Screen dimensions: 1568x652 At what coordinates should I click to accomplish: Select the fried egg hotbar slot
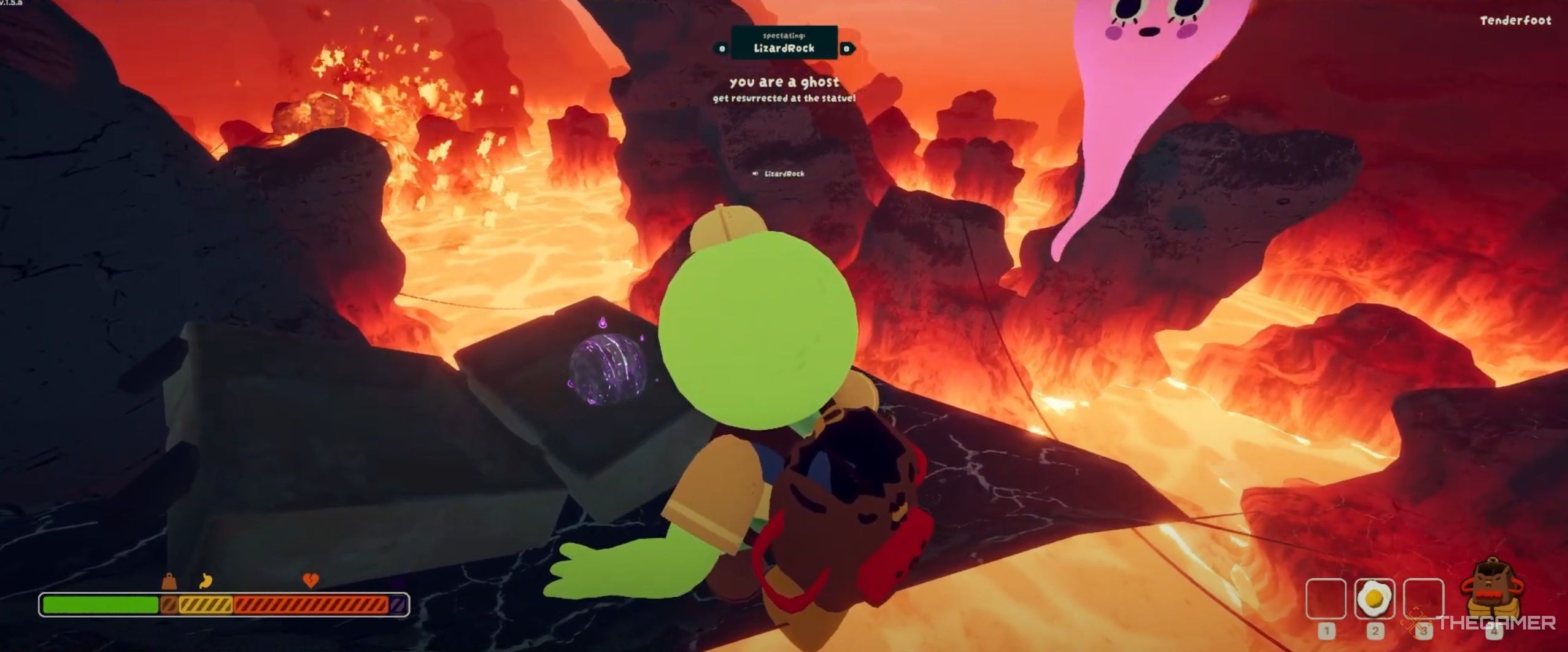coord(1374,599)
